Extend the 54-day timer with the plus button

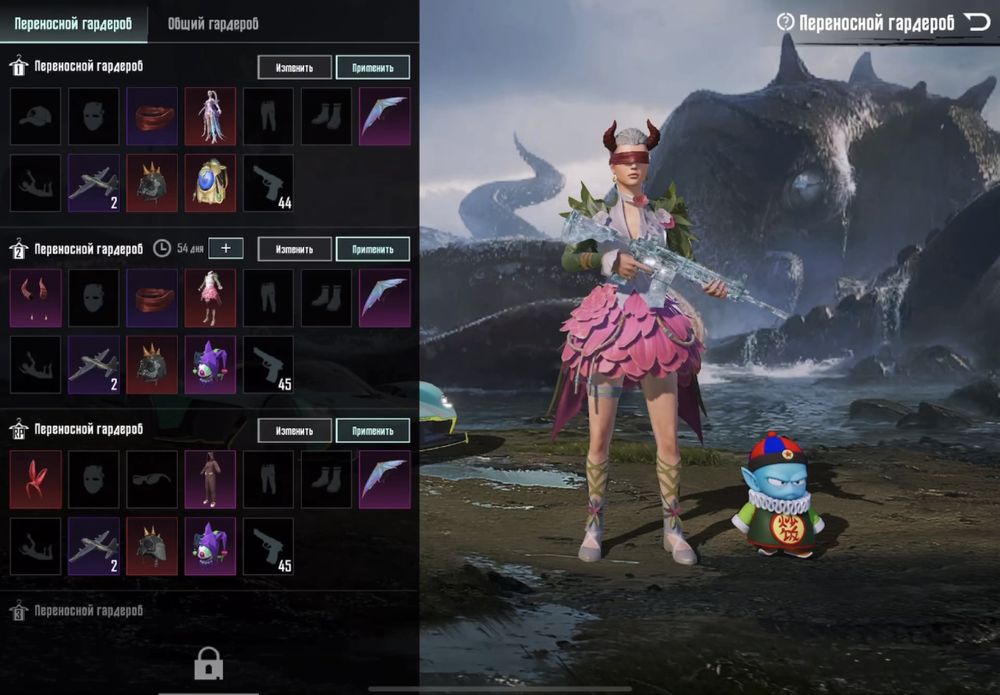point(226,248)
